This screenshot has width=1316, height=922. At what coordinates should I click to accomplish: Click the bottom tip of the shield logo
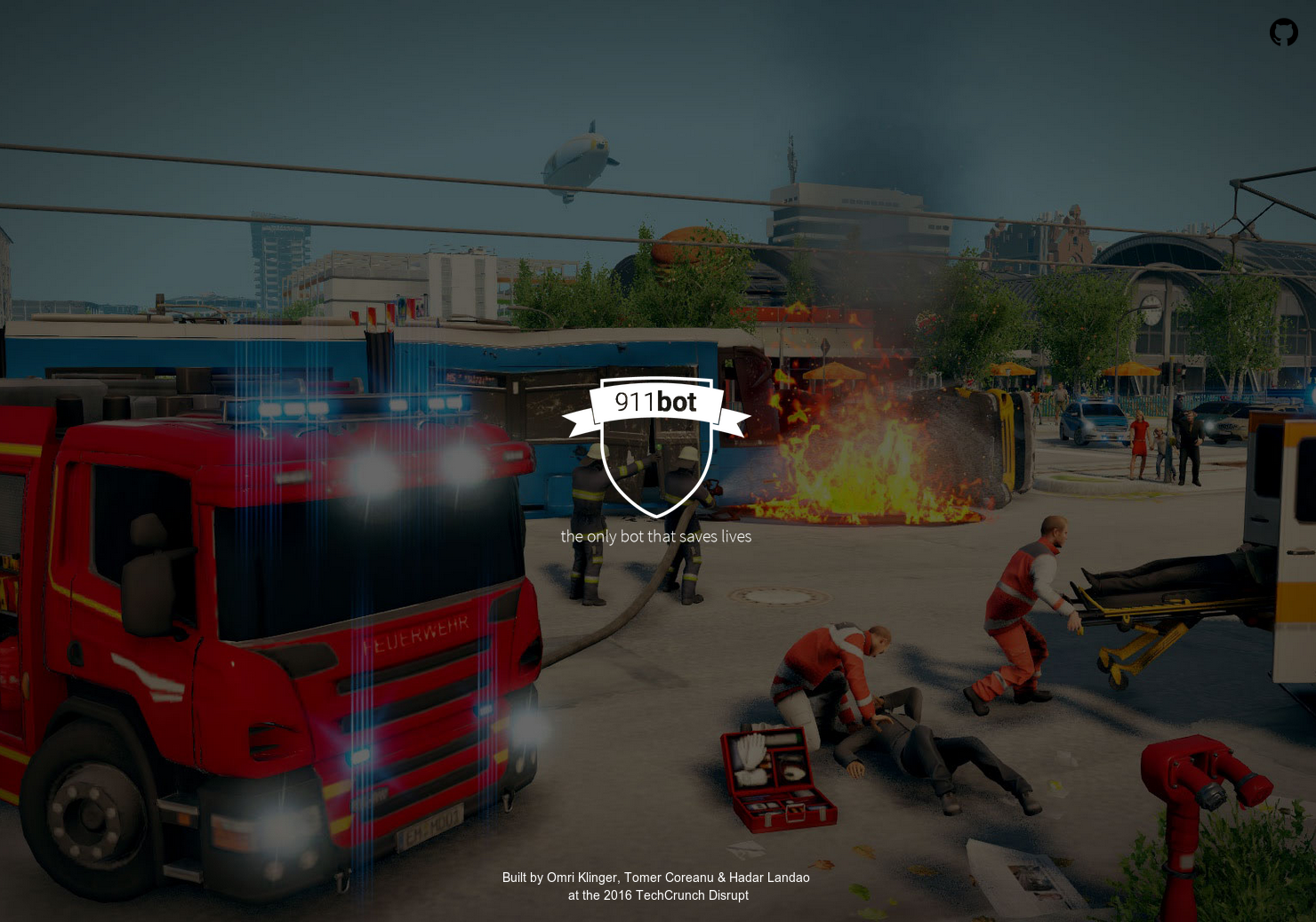tap(656, 516)
